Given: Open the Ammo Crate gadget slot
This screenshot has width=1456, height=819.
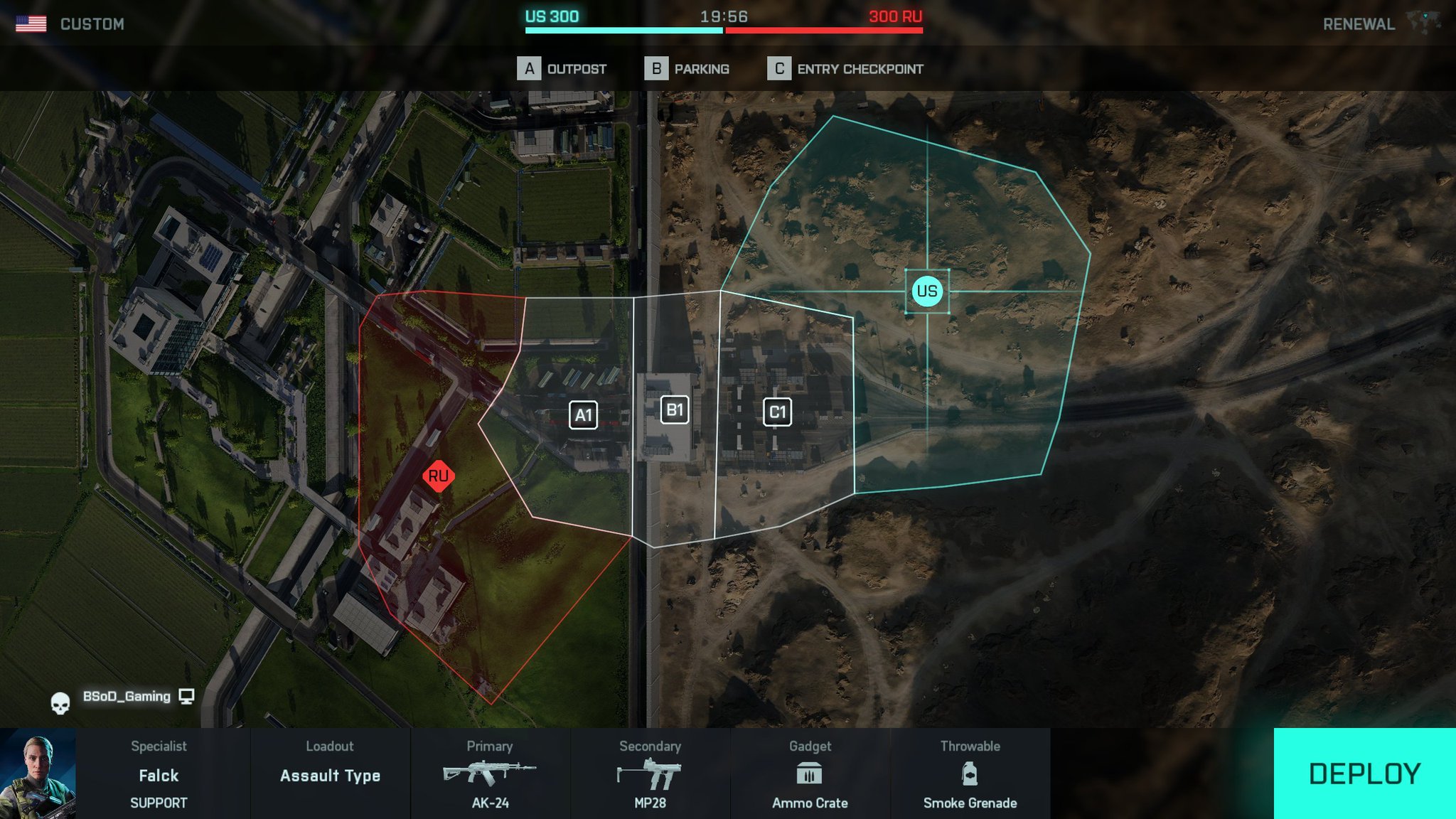Looking at the screenshot, I should 810,774.
